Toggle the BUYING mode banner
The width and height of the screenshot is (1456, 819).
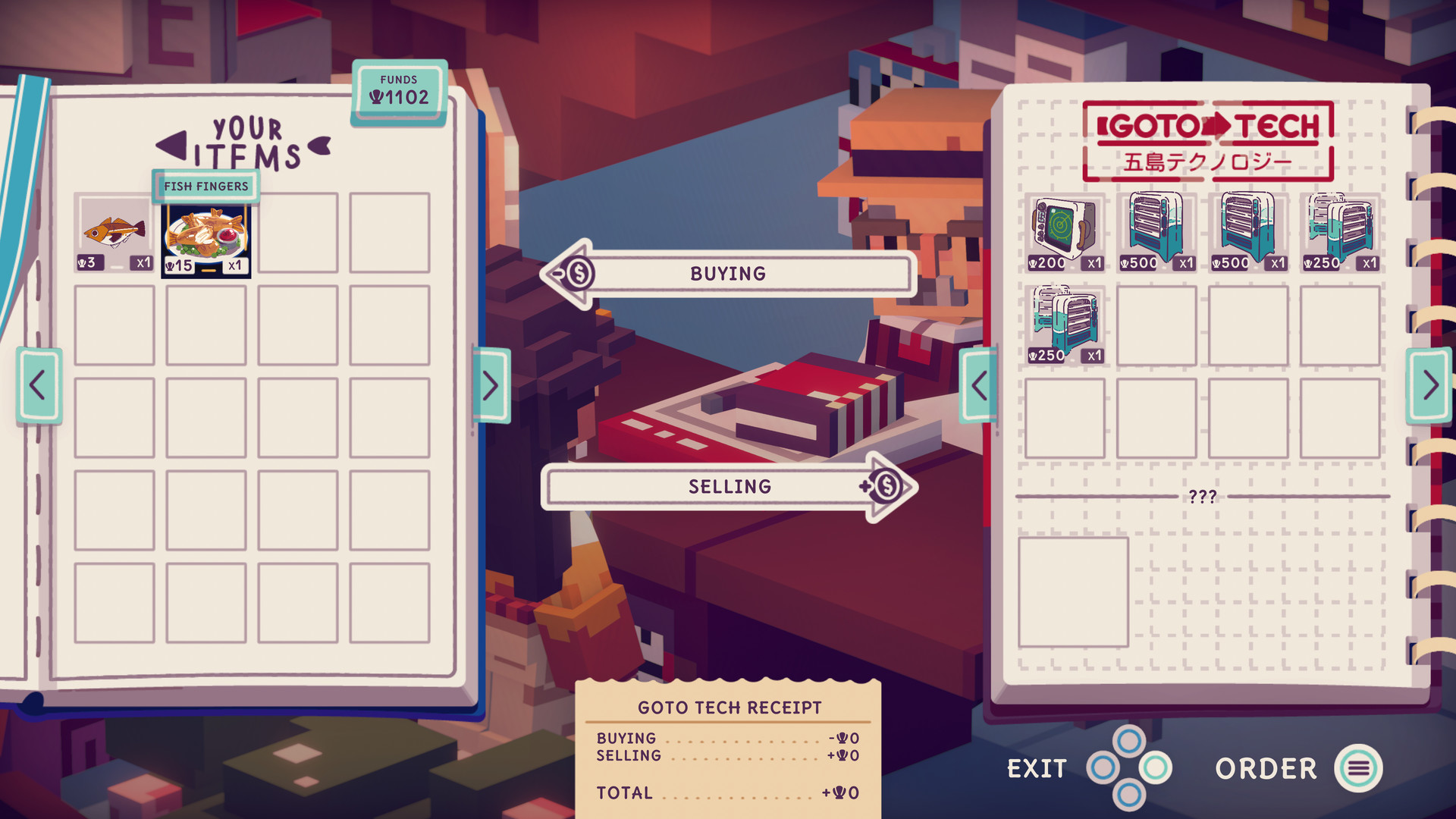pyautogui.click(x=726, y=273)
